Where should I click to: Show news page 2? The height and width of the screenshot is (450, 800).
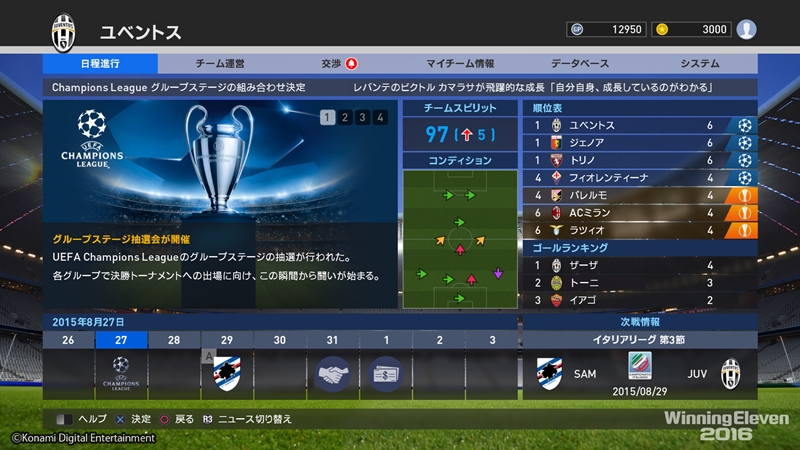[344, 118]
